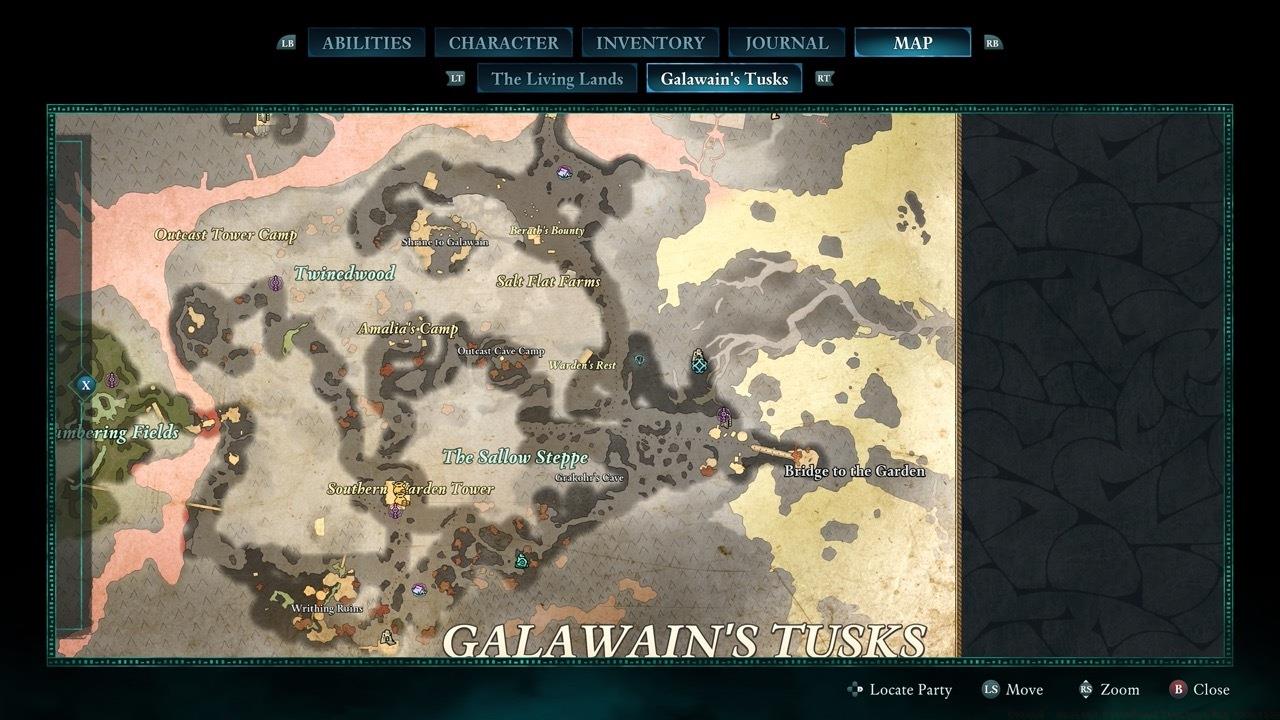
Task: Switch to The Living Lands map
Action: click(556, 78)
